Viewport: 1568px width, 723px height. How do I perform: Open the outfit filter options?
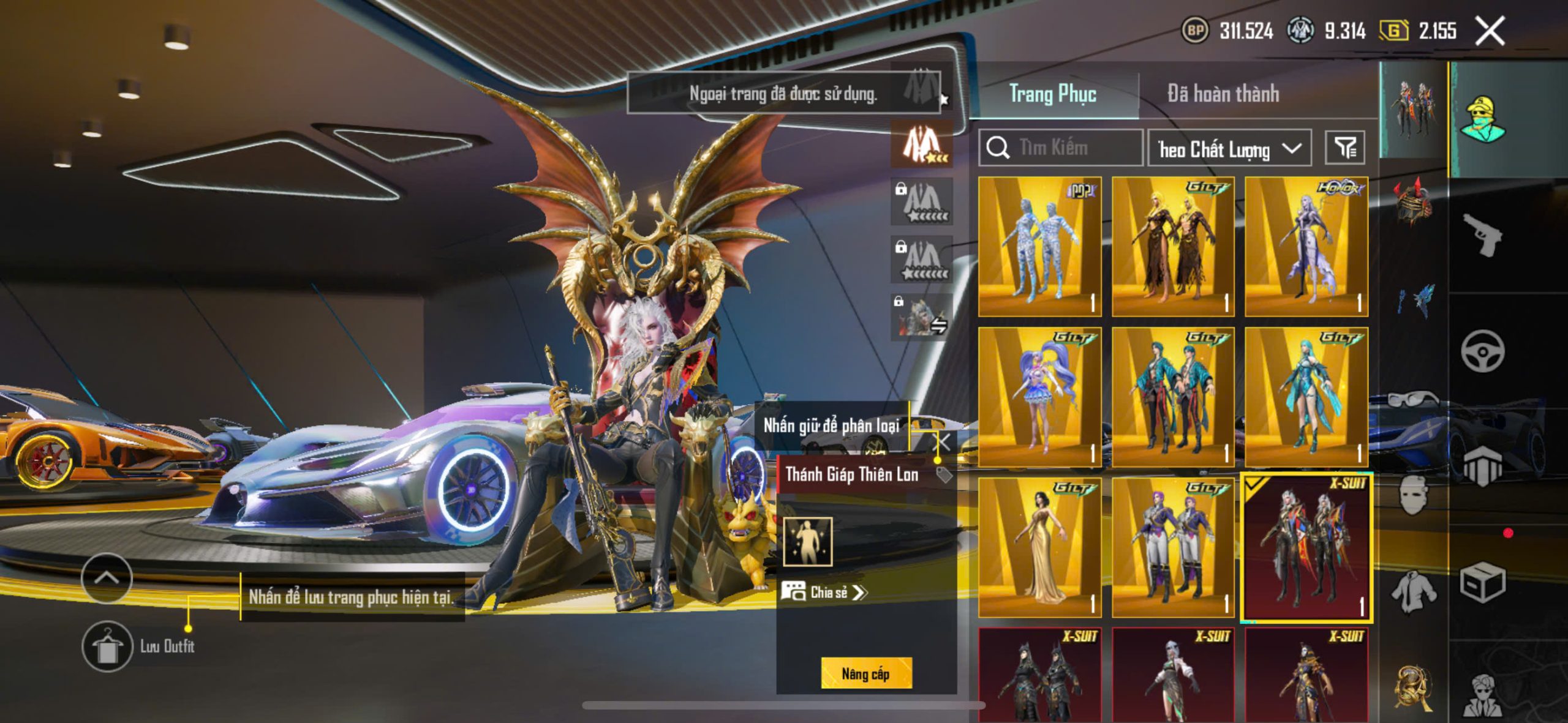(x=1345, y=148)
